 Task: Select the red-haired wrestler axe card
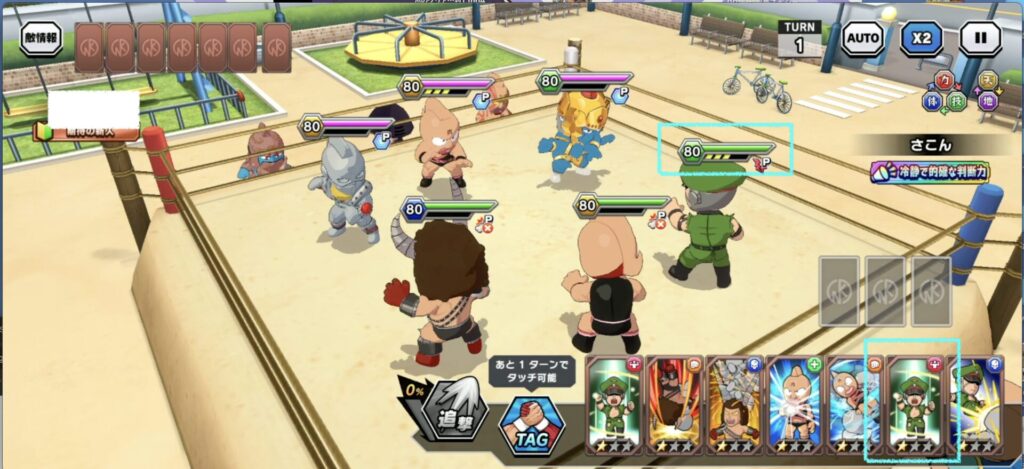[674, 405]
